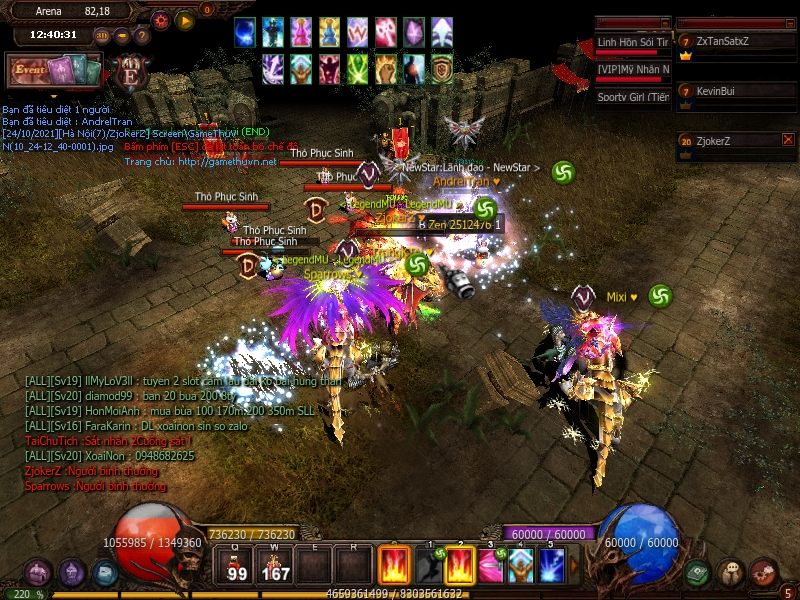Remove ZjokerZ using the X button
The width and height of the screenshot is (800, 600).
pyautogui.click(x=788, y=140)
